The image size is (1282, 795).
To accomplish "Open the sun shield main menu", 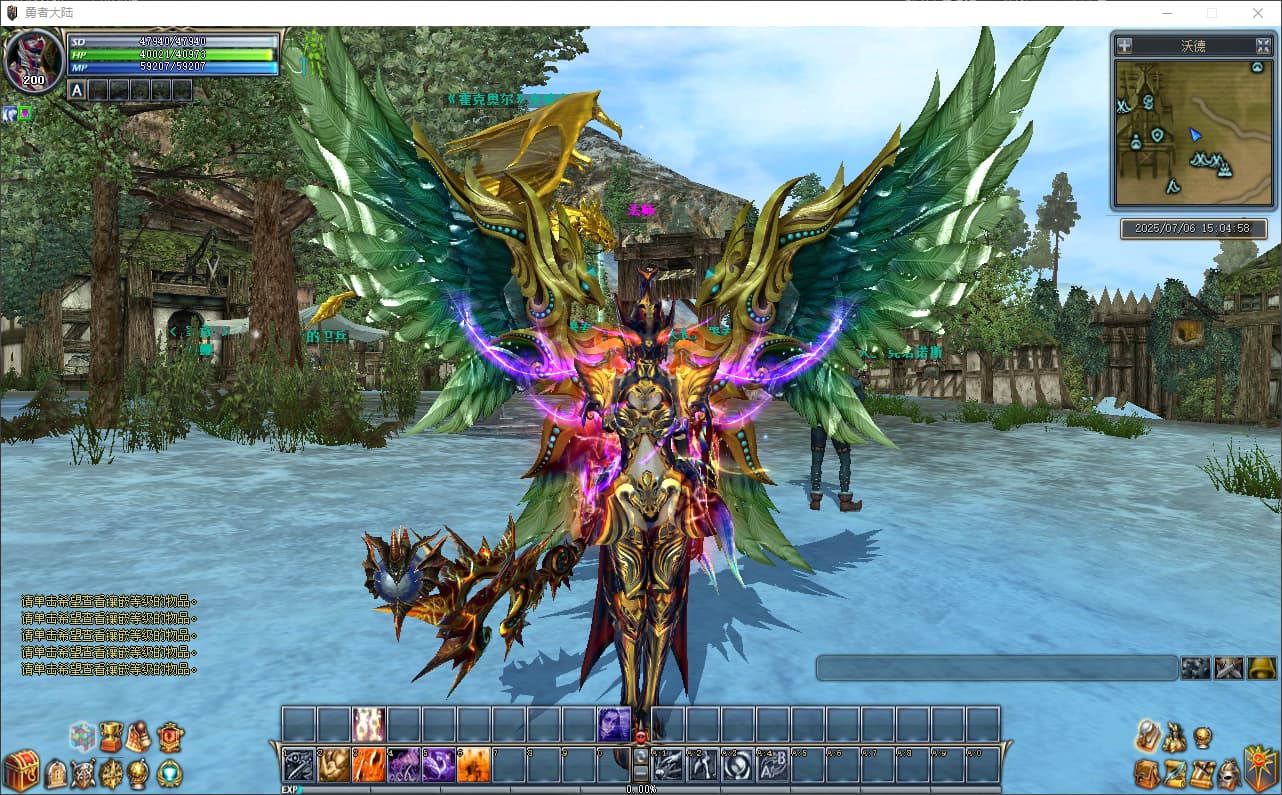I will (x=1260, y=768).
